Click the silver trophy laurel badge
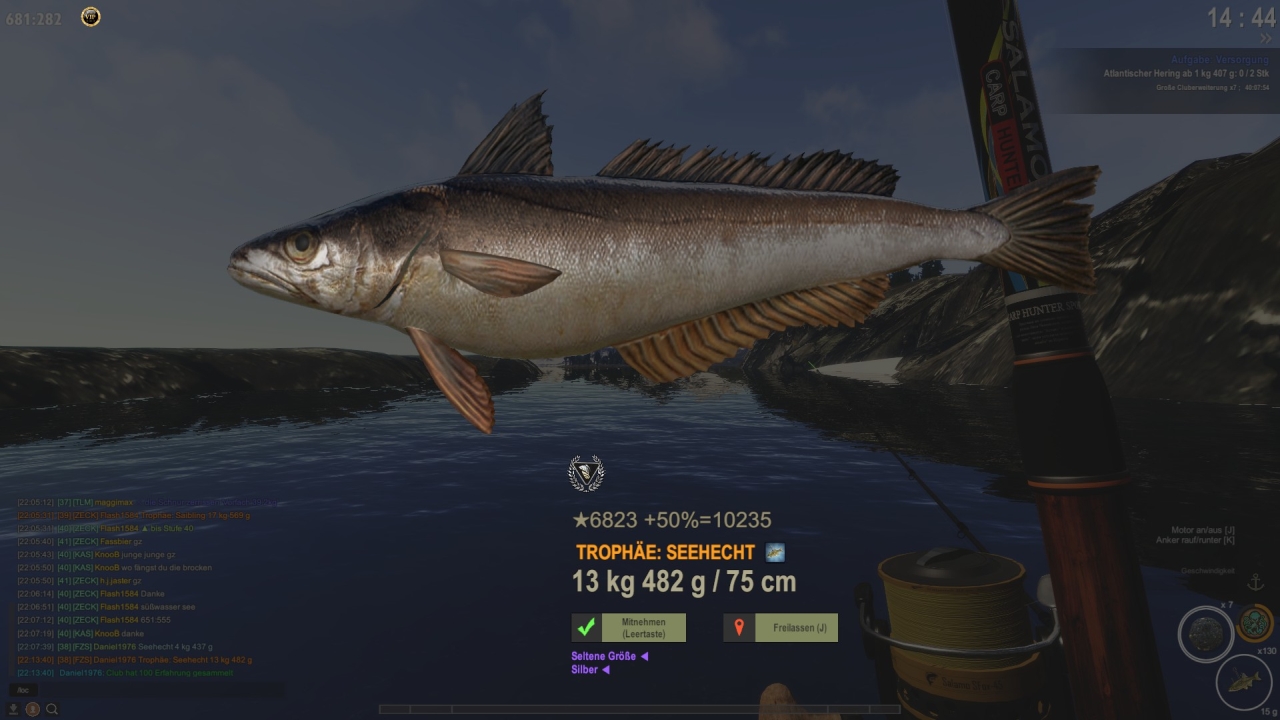The width and height of the screenshot is (1280, 720). pyautogui.click(x=586, y=473)
